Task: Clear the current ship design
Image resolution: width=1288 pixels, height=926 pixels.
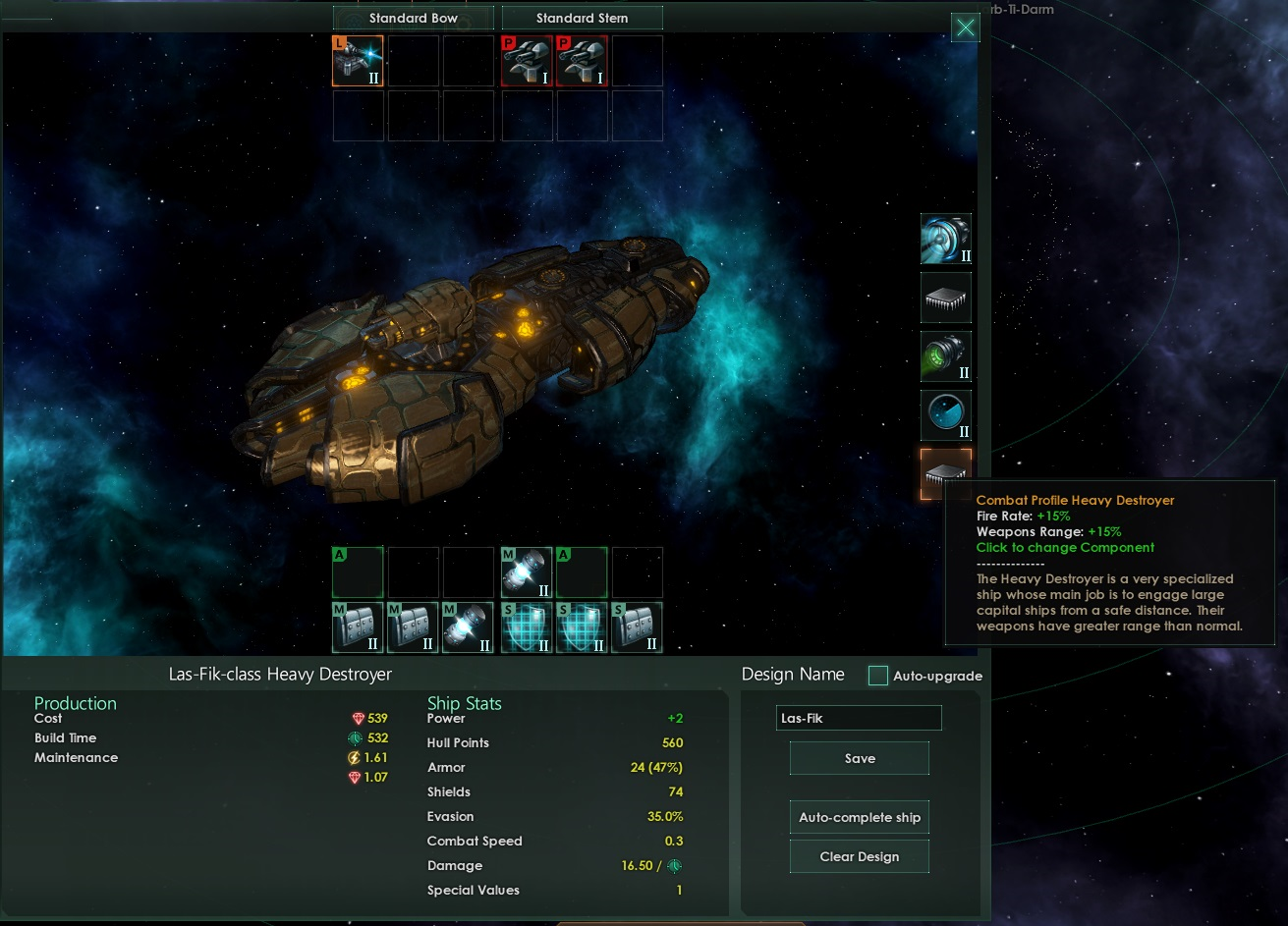Action: (859, 856)
